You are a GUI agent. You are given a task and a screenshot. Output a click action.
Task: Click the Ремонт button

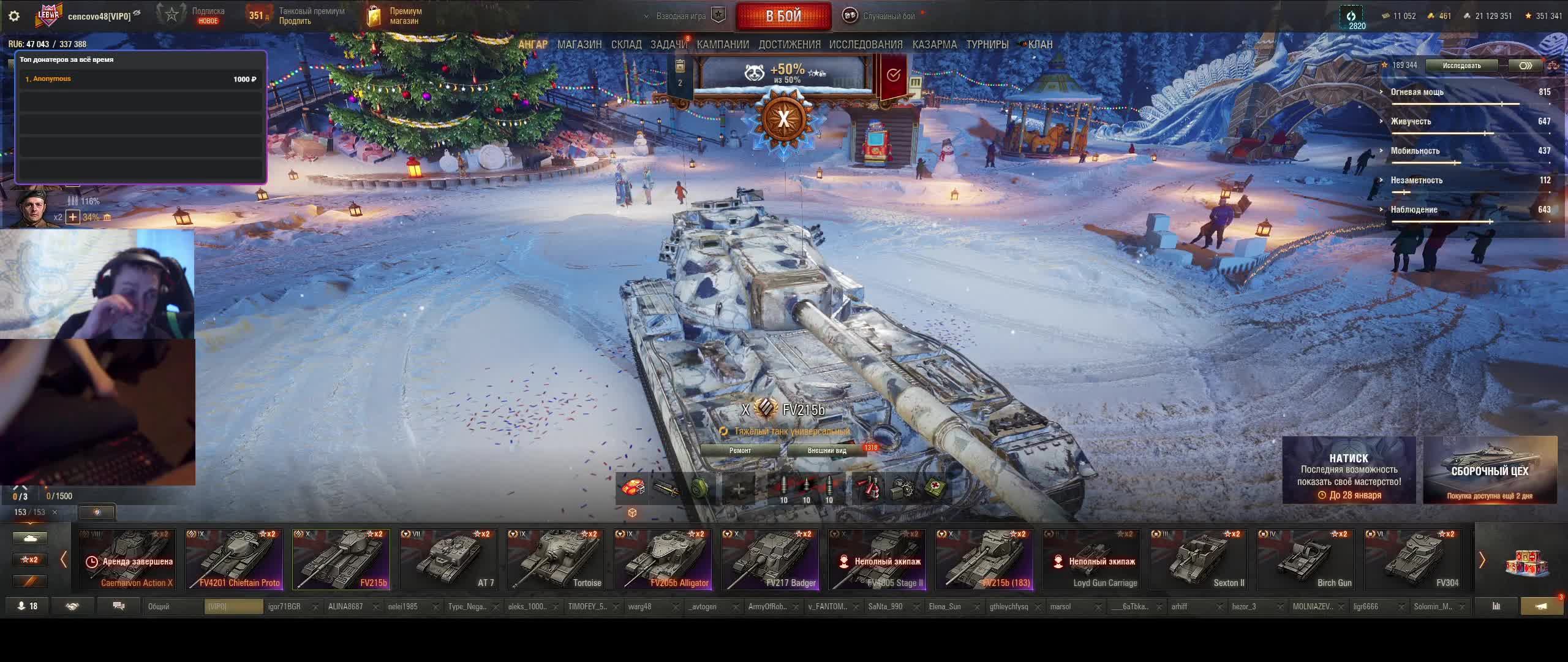click(x=740, y=451)
